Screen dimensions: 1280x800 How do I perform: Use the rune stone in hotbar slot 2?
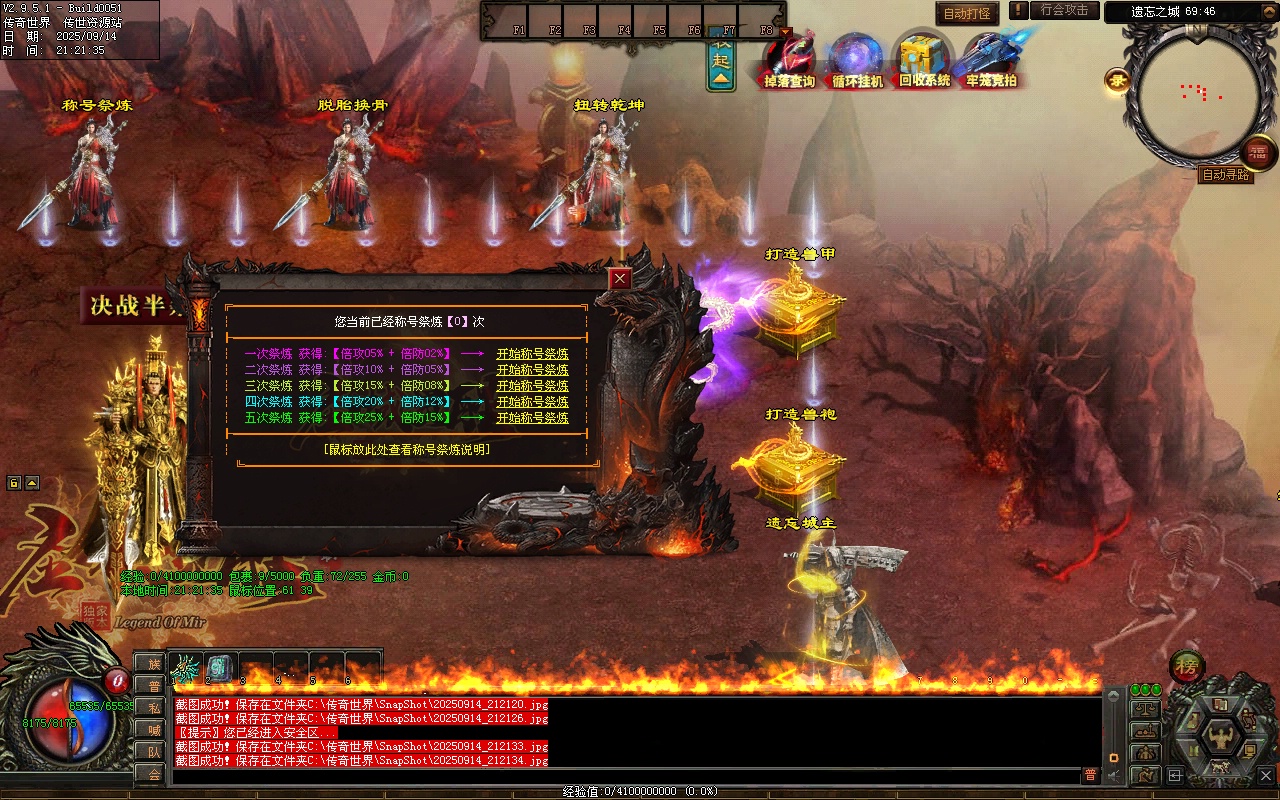(221, 668)
